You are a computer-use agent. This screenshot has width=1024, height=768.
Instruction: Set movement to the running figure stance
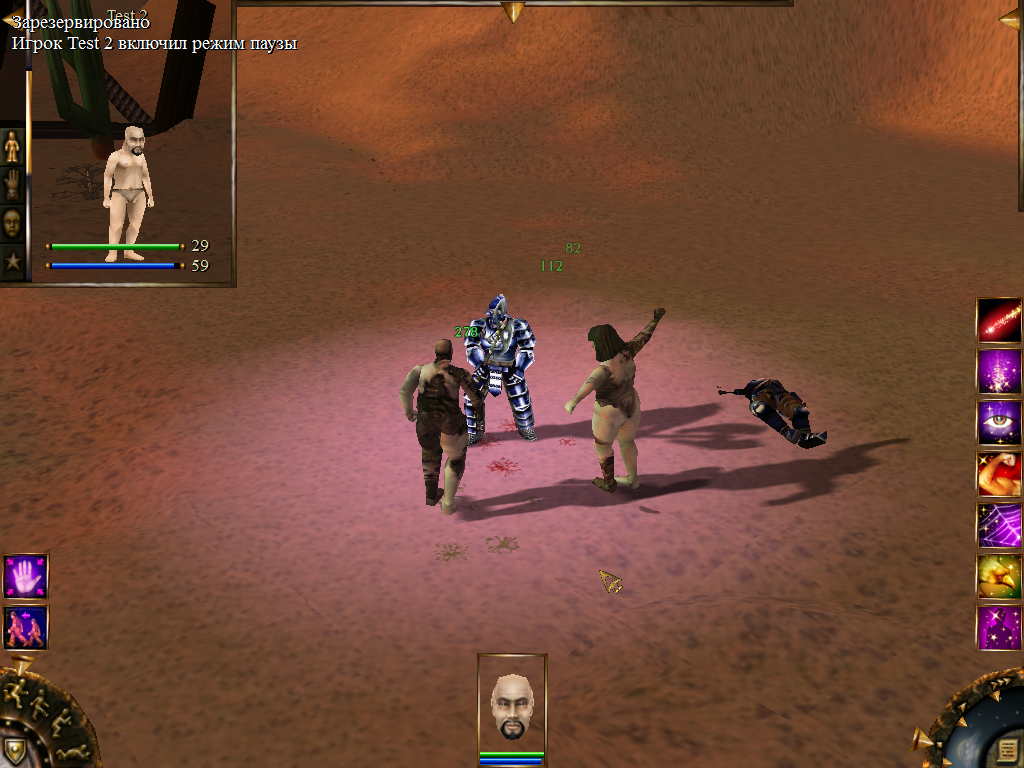pos(18,689)
